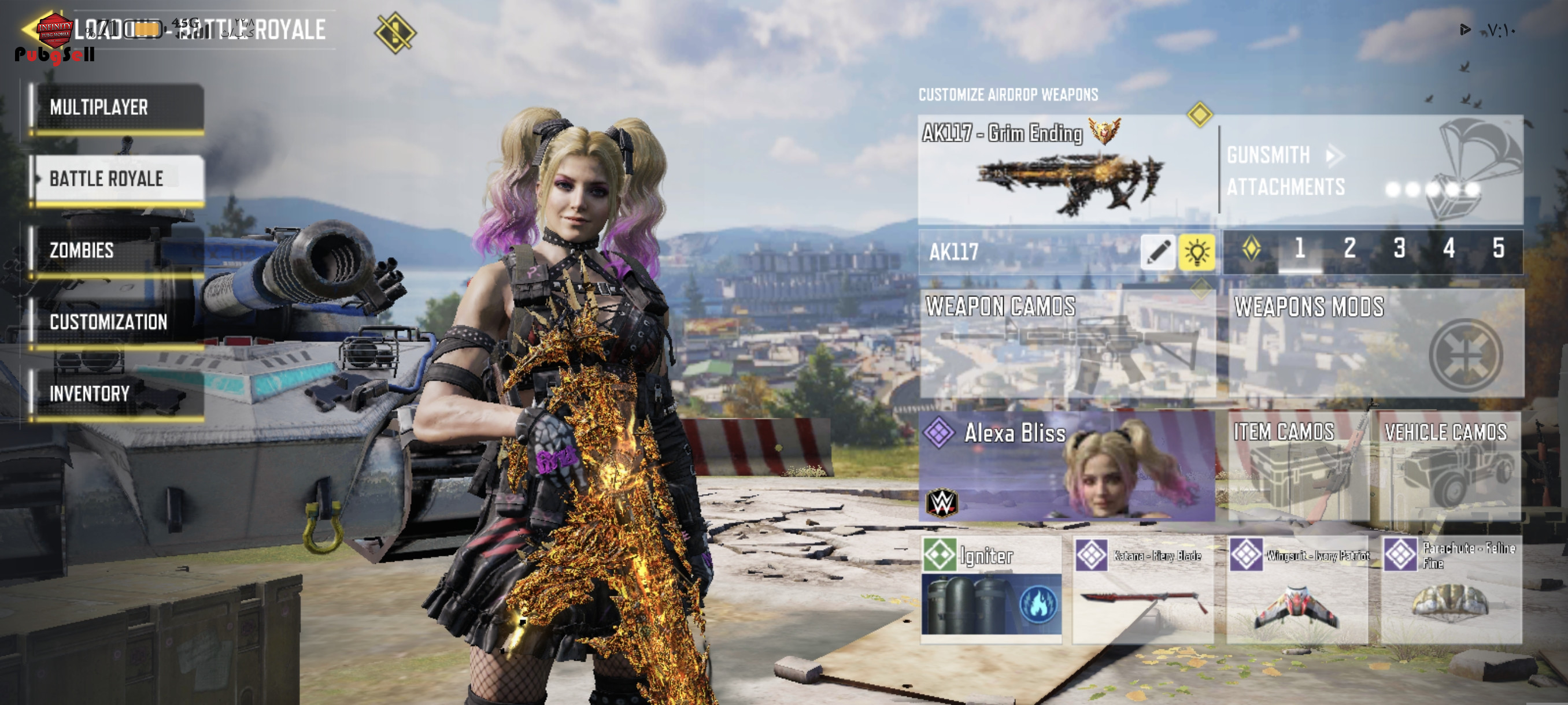
Task: Open the Weapon Camos panel
Action: pos(1066,344)
